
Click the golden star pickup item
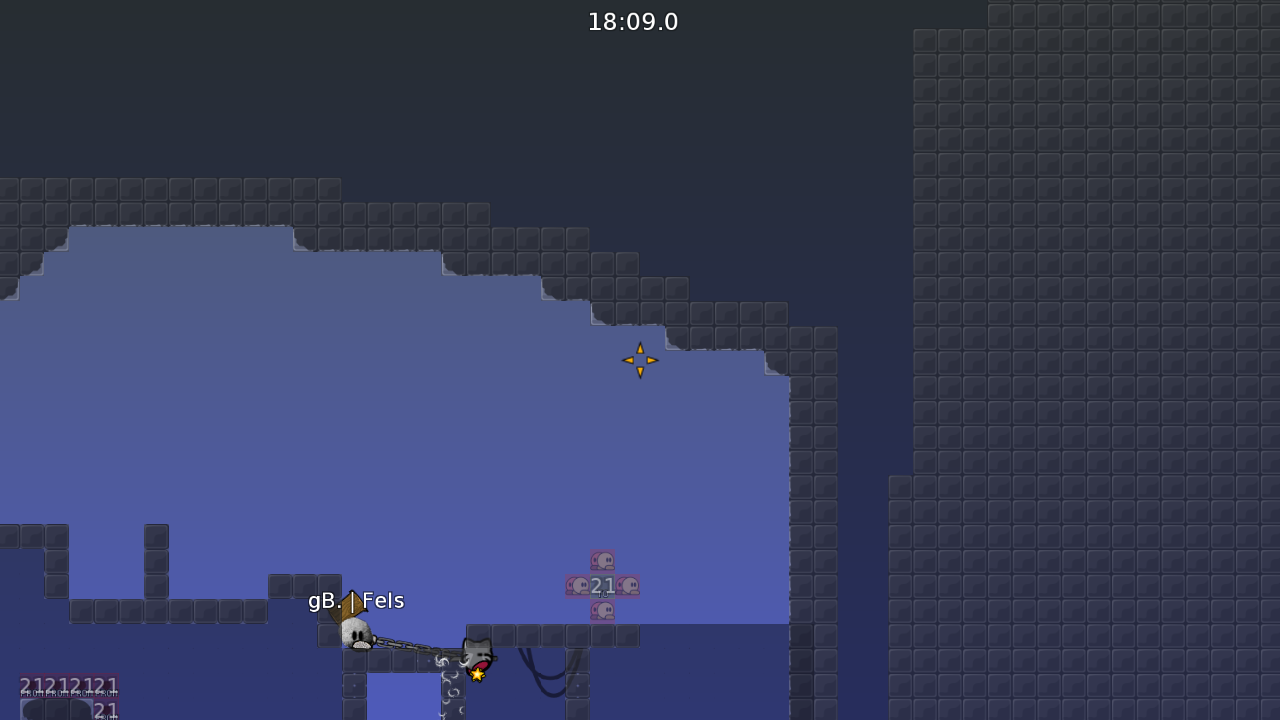(478, 673)
